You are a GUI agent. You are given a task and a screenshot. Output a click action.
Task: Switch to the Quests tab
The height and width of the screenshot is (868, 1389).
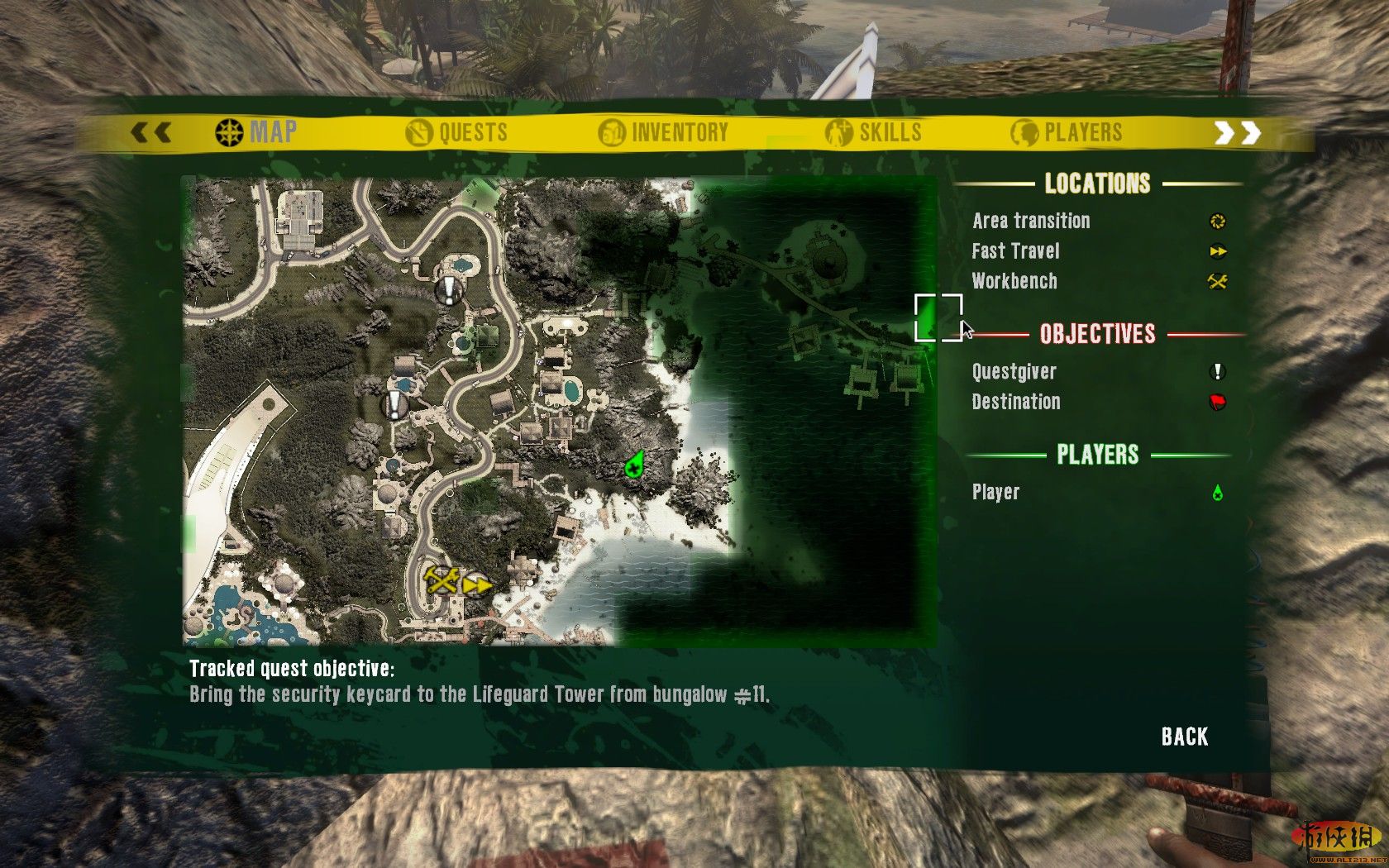click(457, 132)
